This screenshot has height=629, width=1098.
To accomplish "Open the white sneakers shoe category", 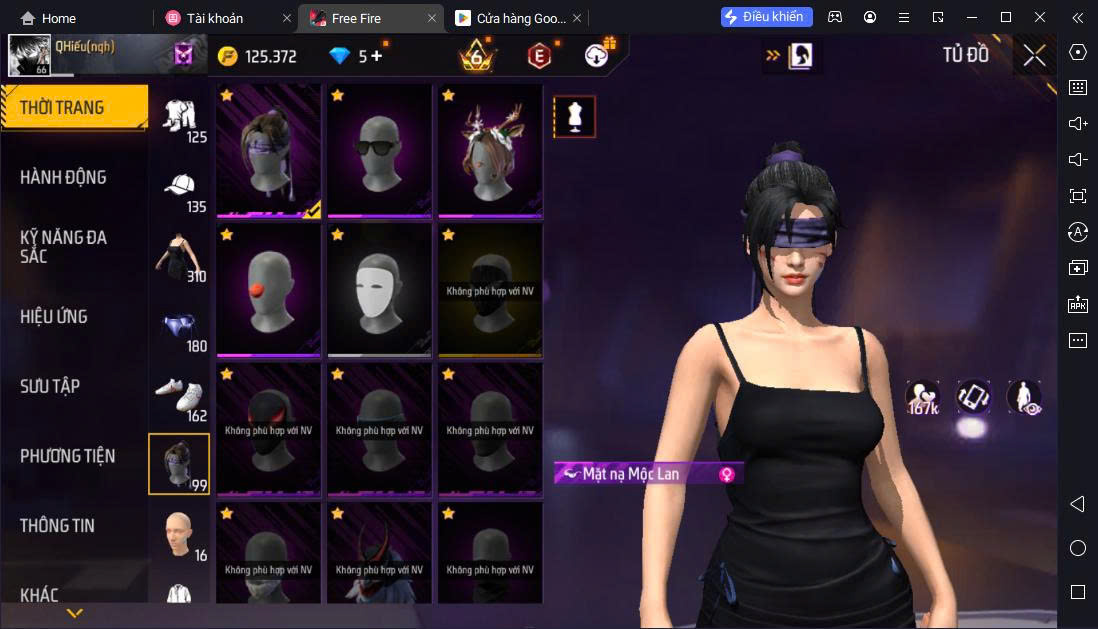I will 181,398.
